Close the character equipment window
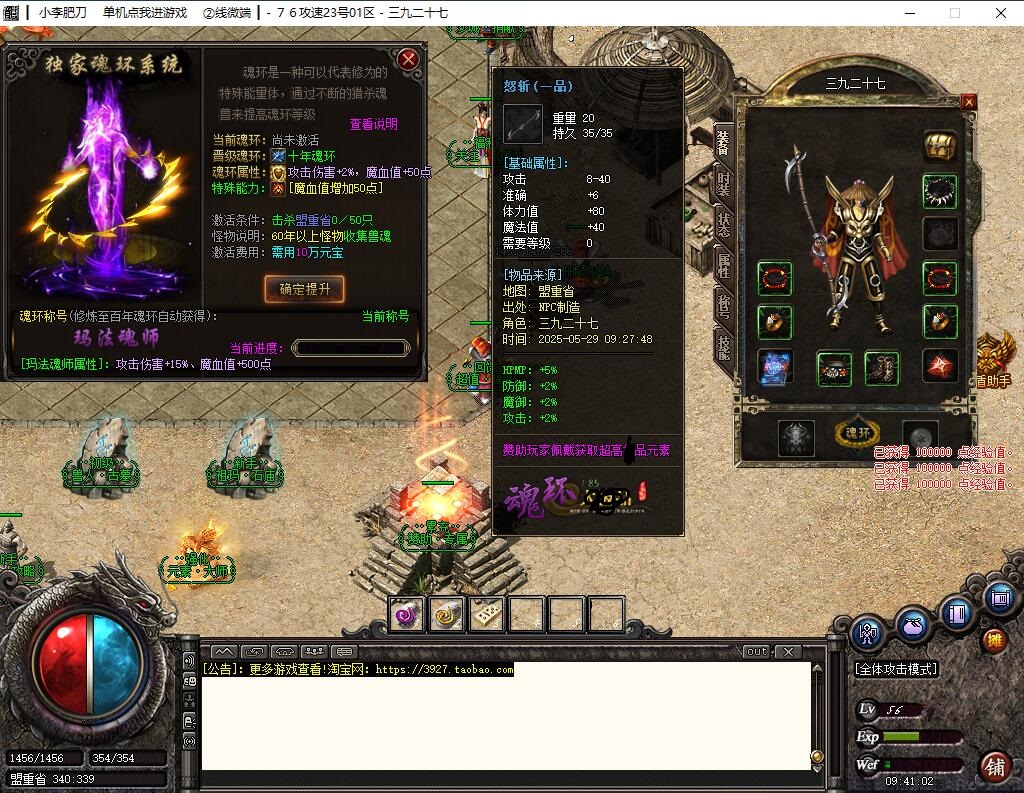 click(x=968, y=102)
